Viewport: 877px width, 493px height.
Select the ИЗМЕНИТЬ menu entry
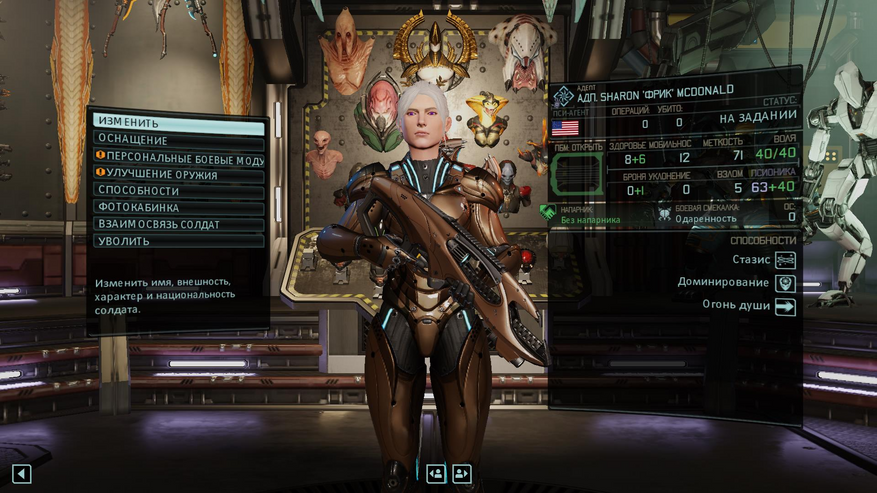coord(179,123)
